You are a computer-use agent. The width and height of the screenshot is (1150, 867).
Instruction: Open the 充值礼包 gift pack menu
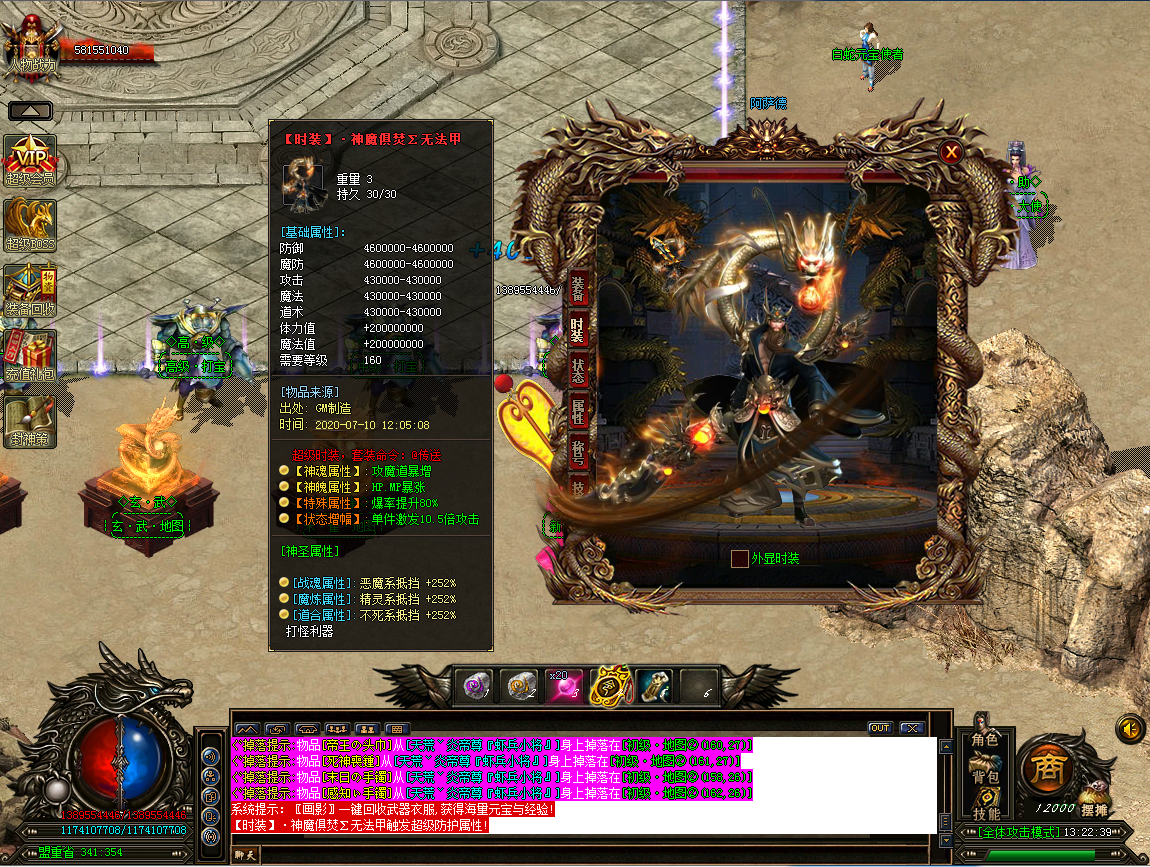pyautogui.click(x=30, y=355)
